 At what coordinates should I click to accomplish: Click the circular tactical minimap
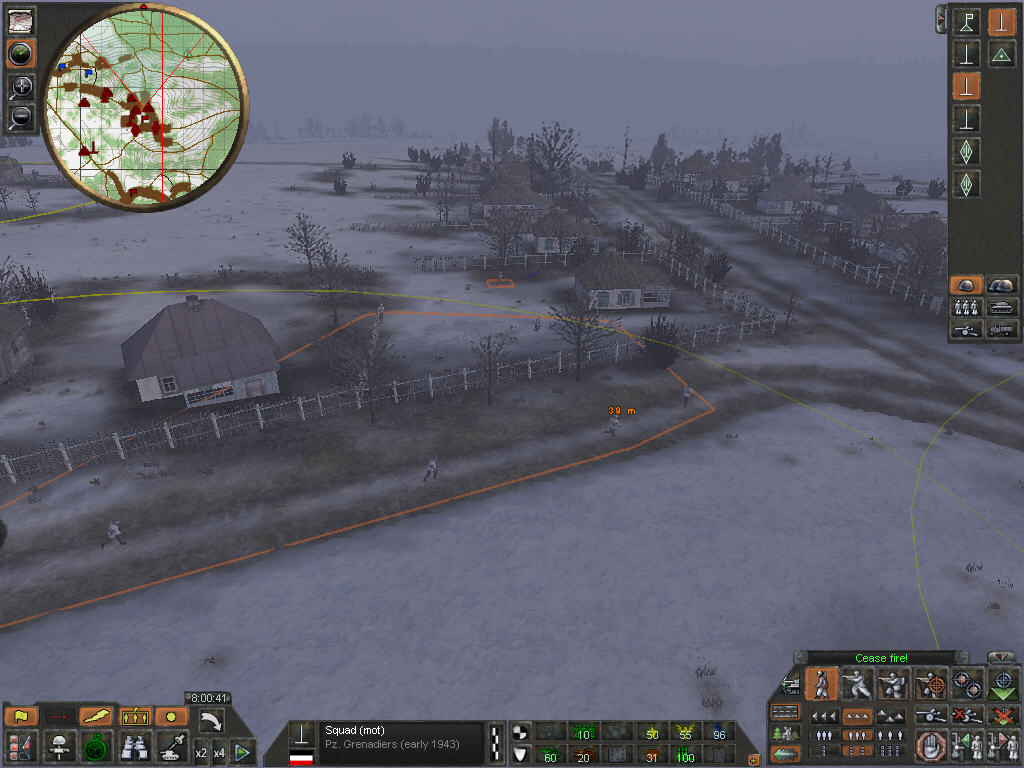[x=145, y=104]
